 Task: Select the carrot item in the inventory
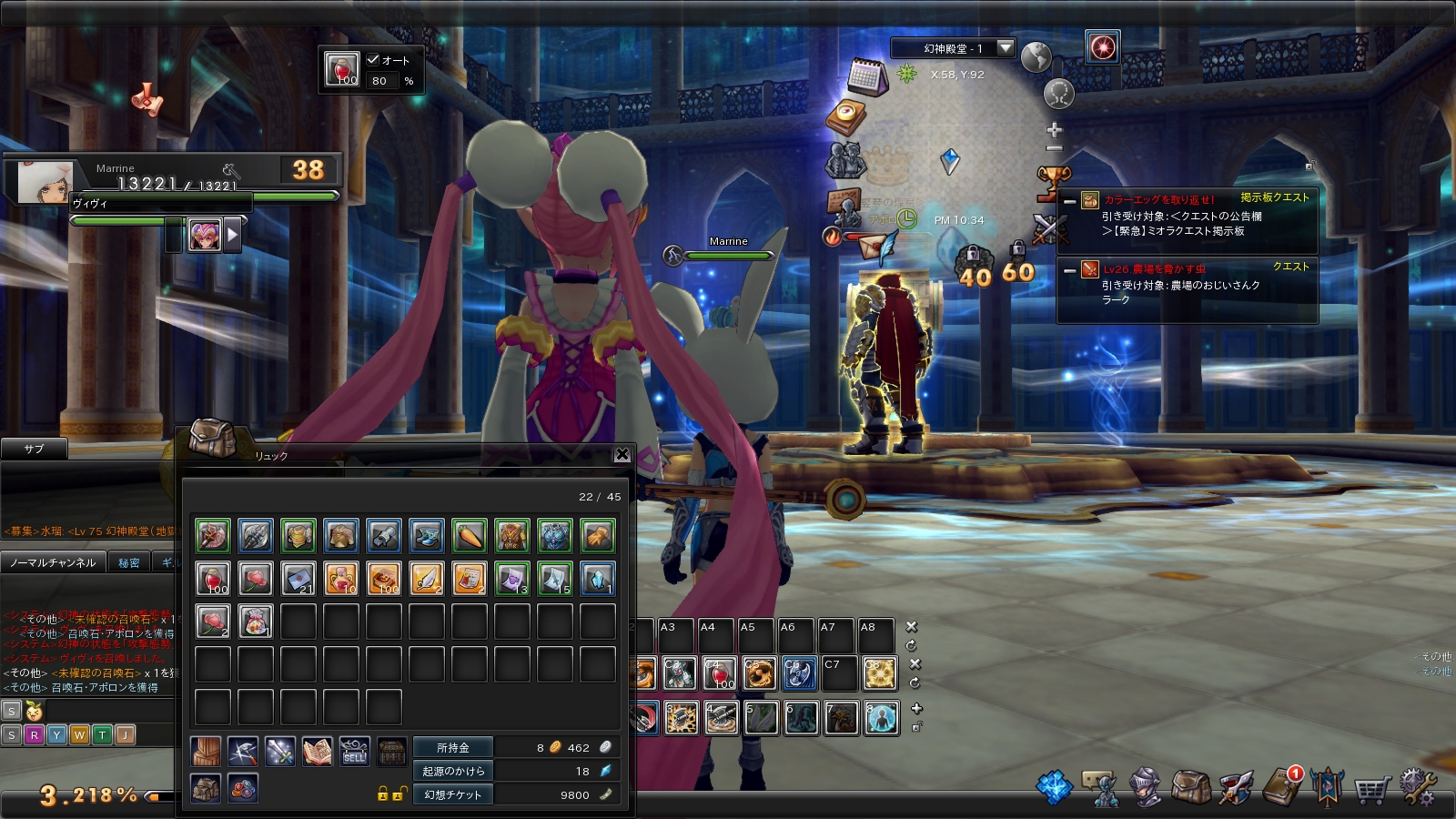click(x=470, y=536)
